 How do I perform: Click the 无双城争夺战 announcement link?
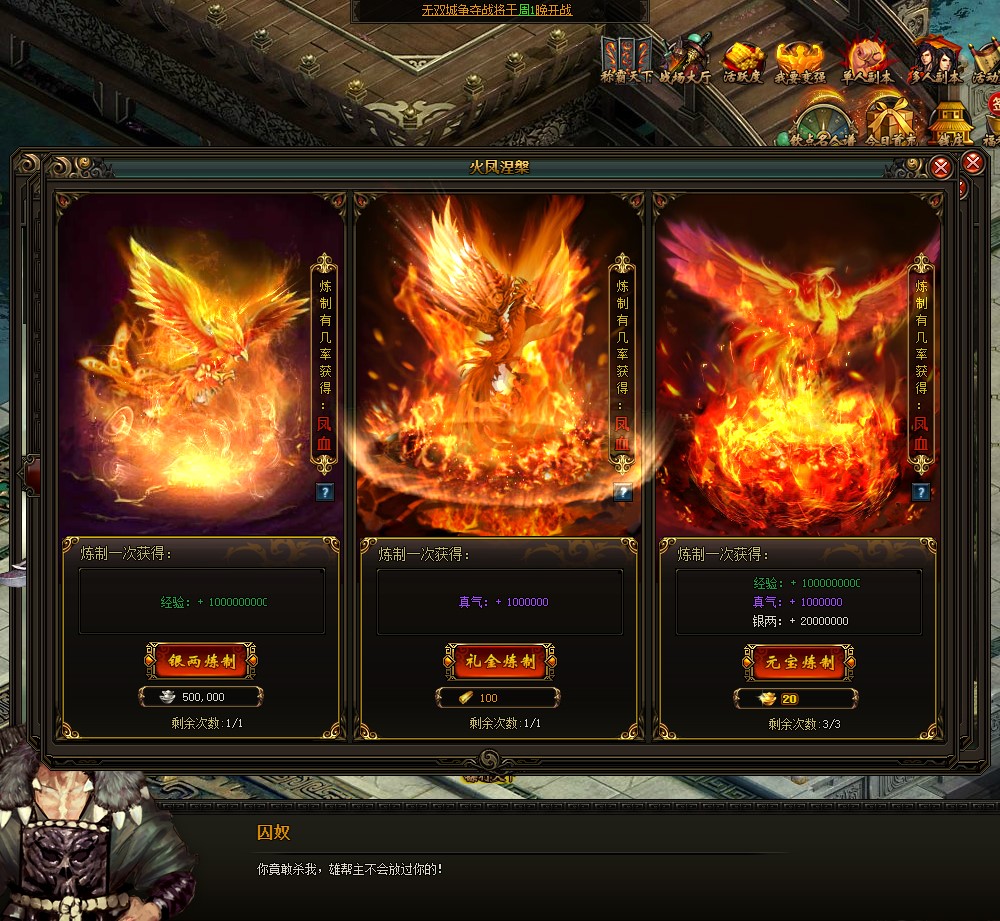tap(496, 10)
